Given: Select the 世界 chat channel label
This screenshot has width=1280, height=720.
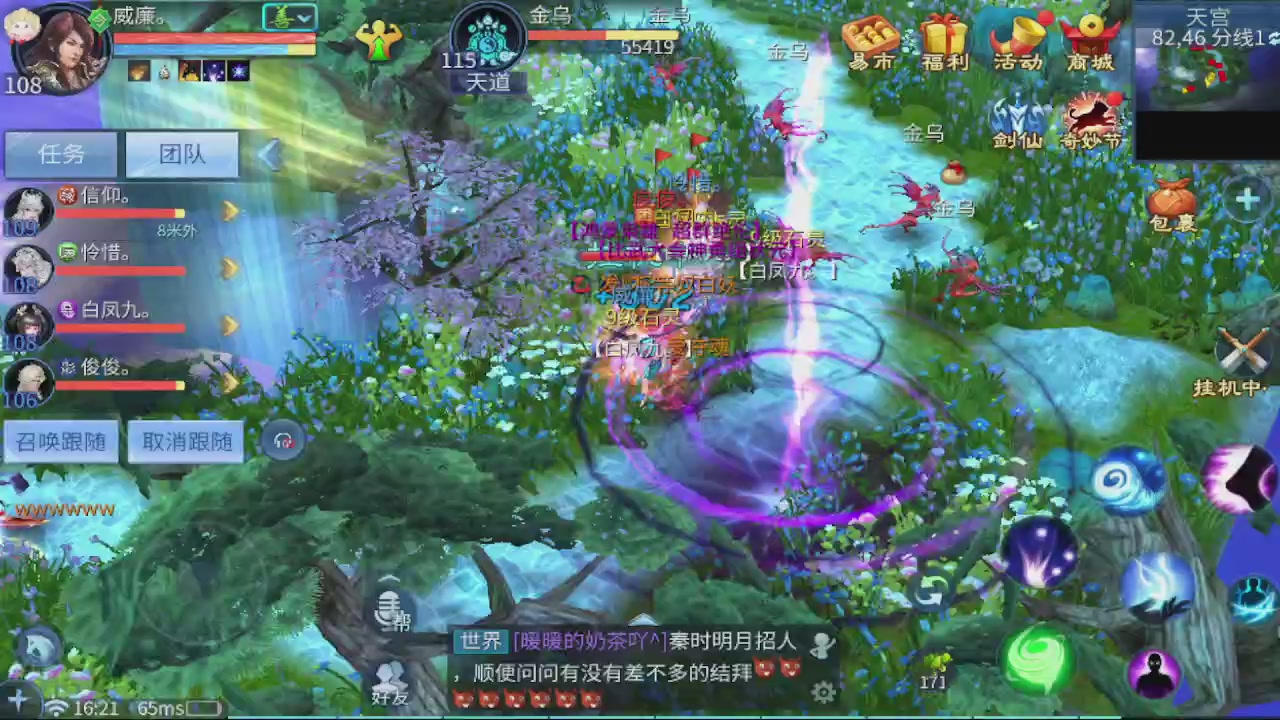Looking at the screenshot, I should [x=480, y=641].
